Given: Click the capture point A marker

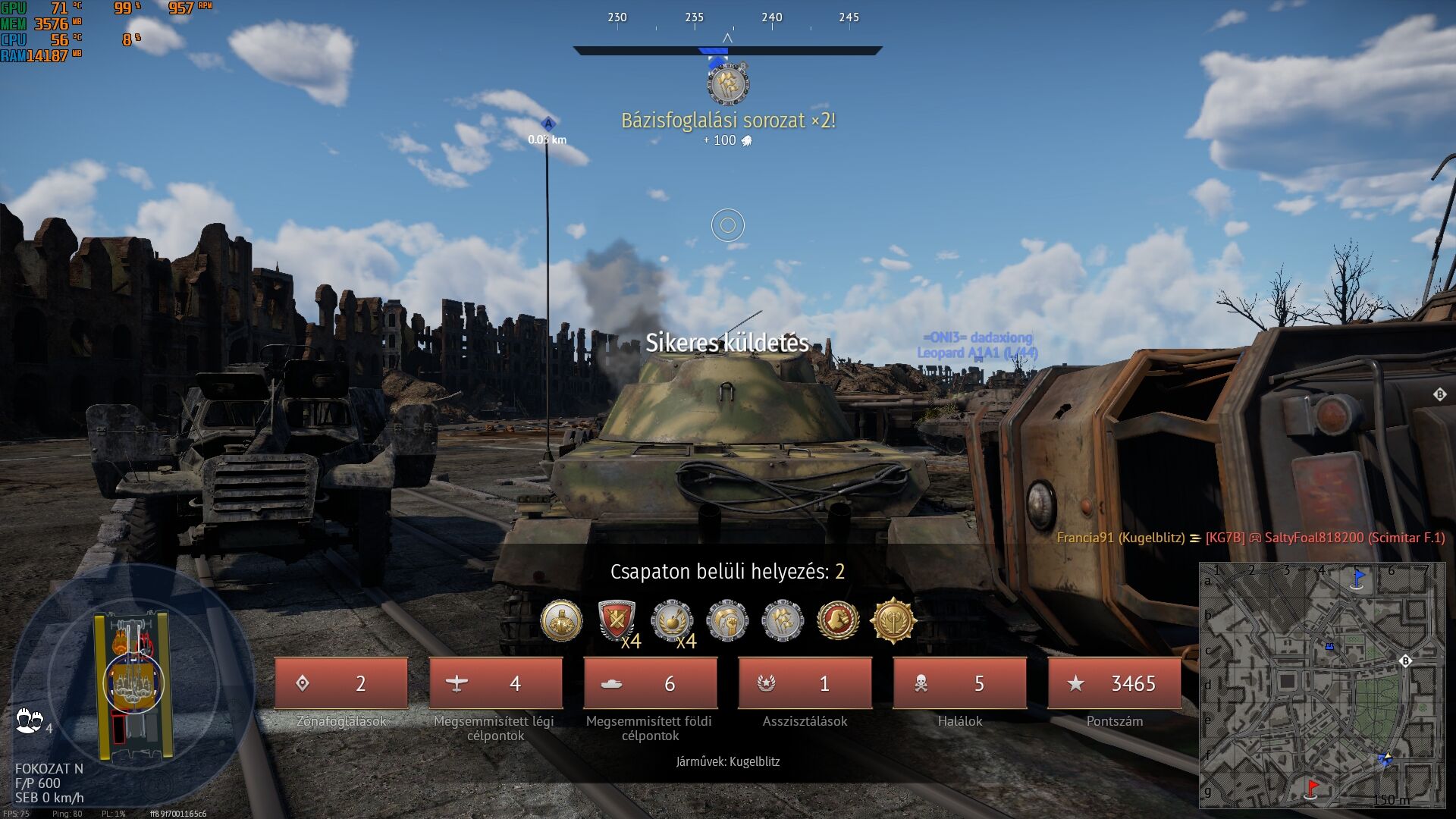Looking at the screenshot, I should 548,124.
